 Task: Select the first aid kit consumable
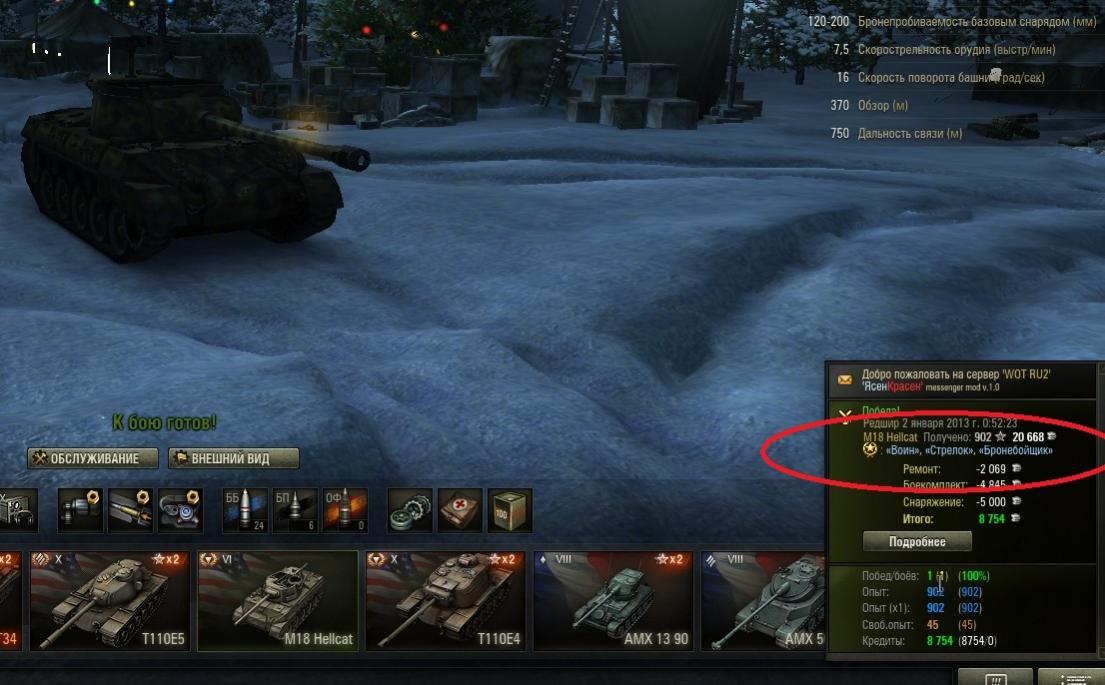pyautogui.click(x=460, y=511)
